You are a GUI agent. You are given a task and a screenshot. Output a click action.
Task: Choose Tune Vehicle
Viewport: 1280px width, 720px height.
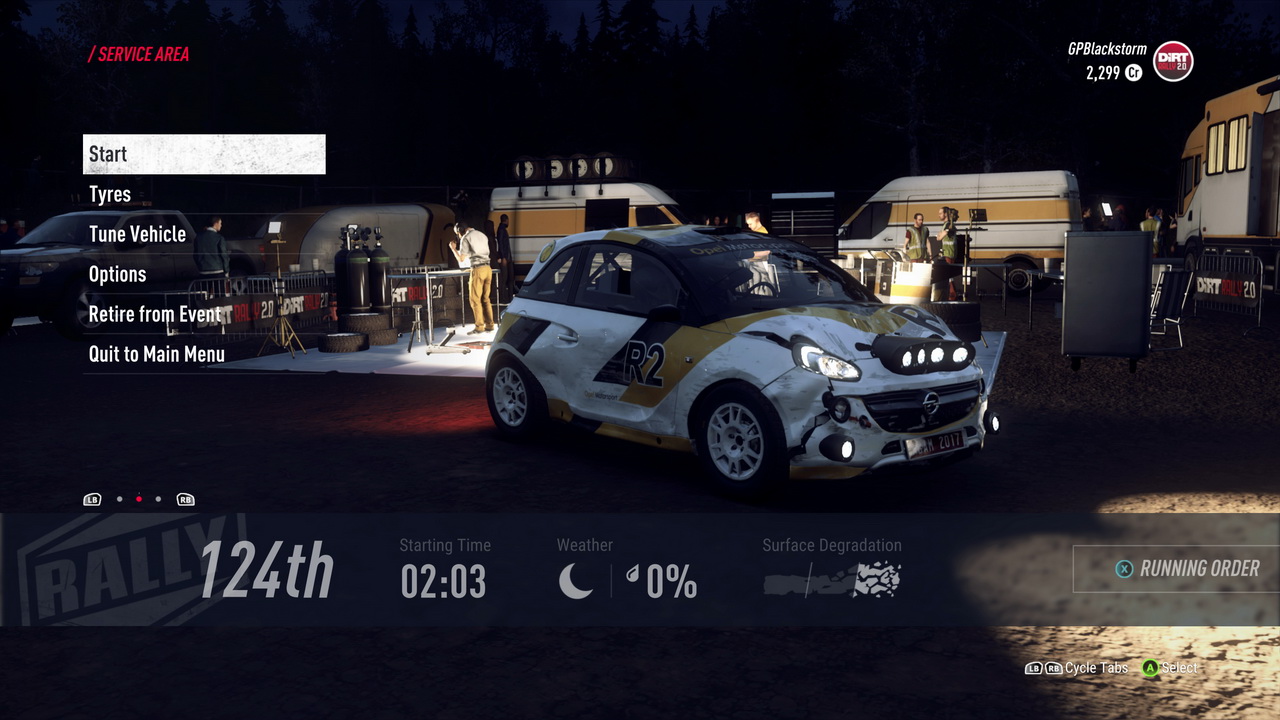(x=137, y=234)
